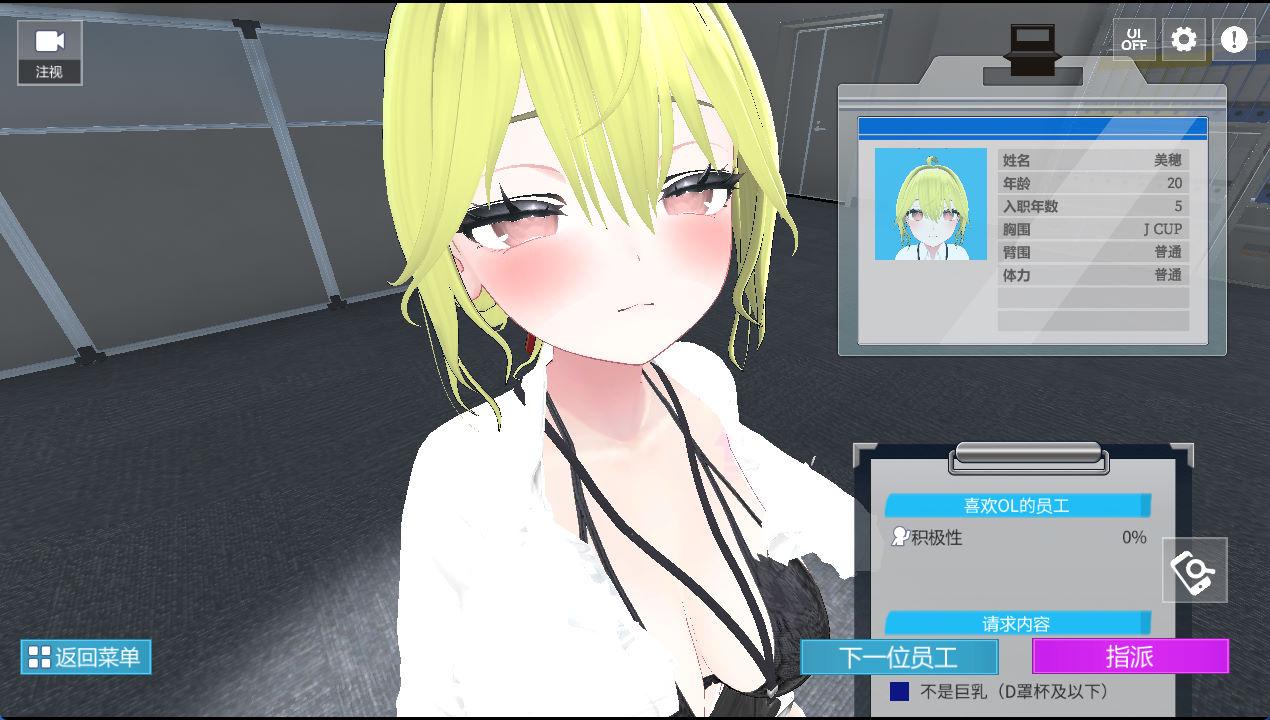This screenshot has height=720, width=1270.
Task: Open the gear settings menu
Action: pyautogui.click(x=1184, y=40)
